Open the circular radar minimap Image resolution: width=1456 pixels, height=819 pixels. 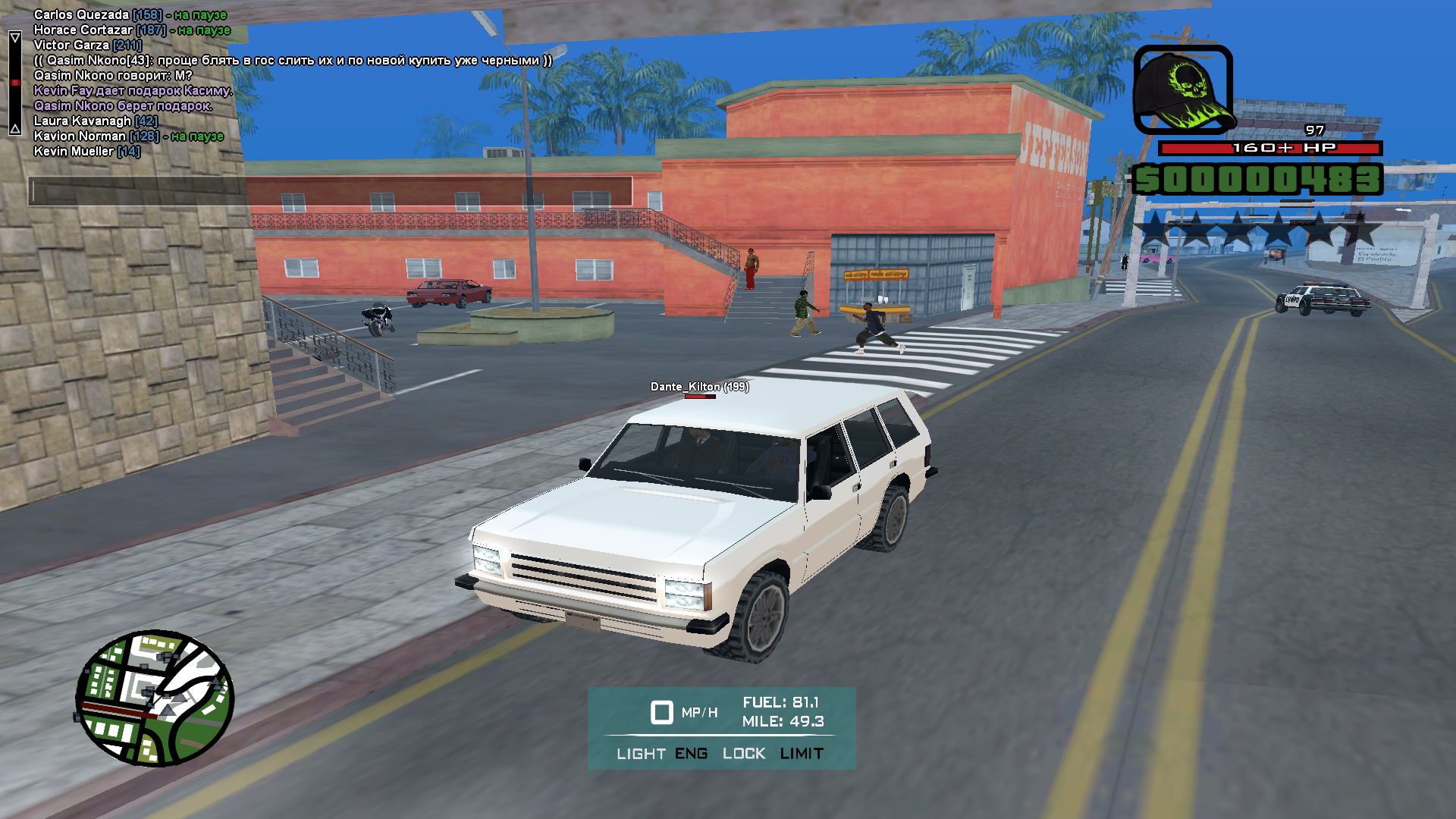pos(155,698)
